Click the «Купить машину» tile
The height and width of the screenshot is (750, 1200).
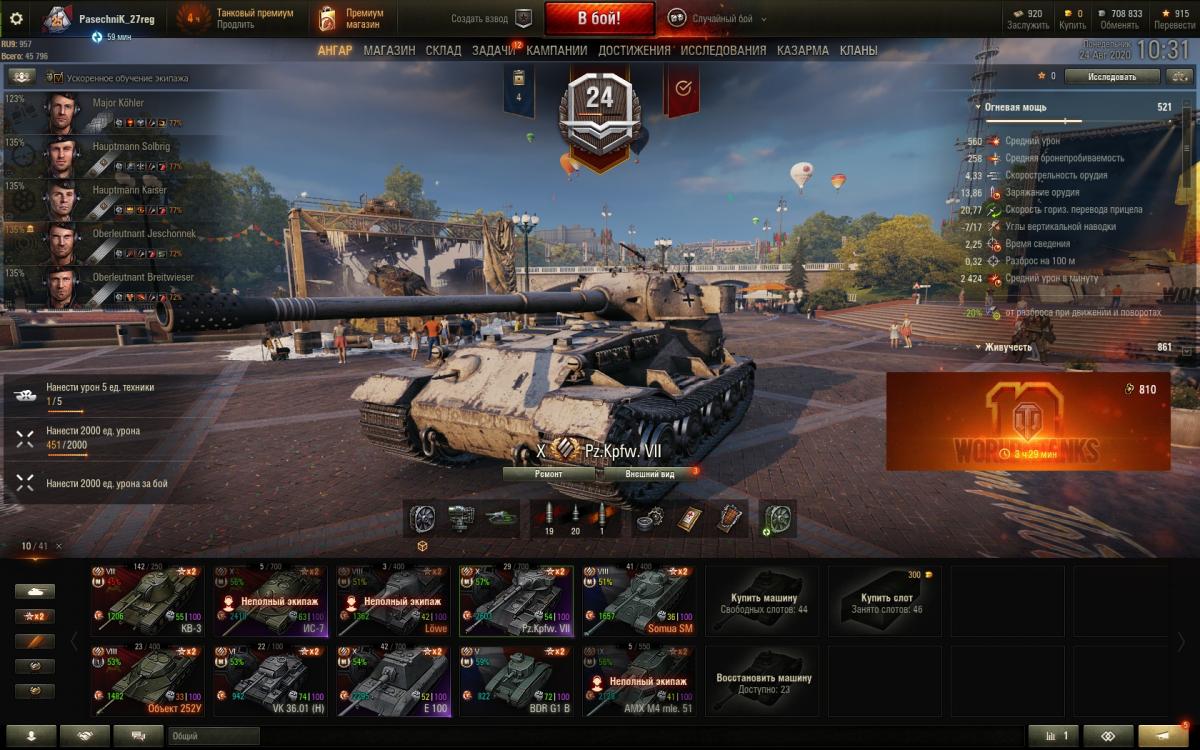[x=762, y=601]
